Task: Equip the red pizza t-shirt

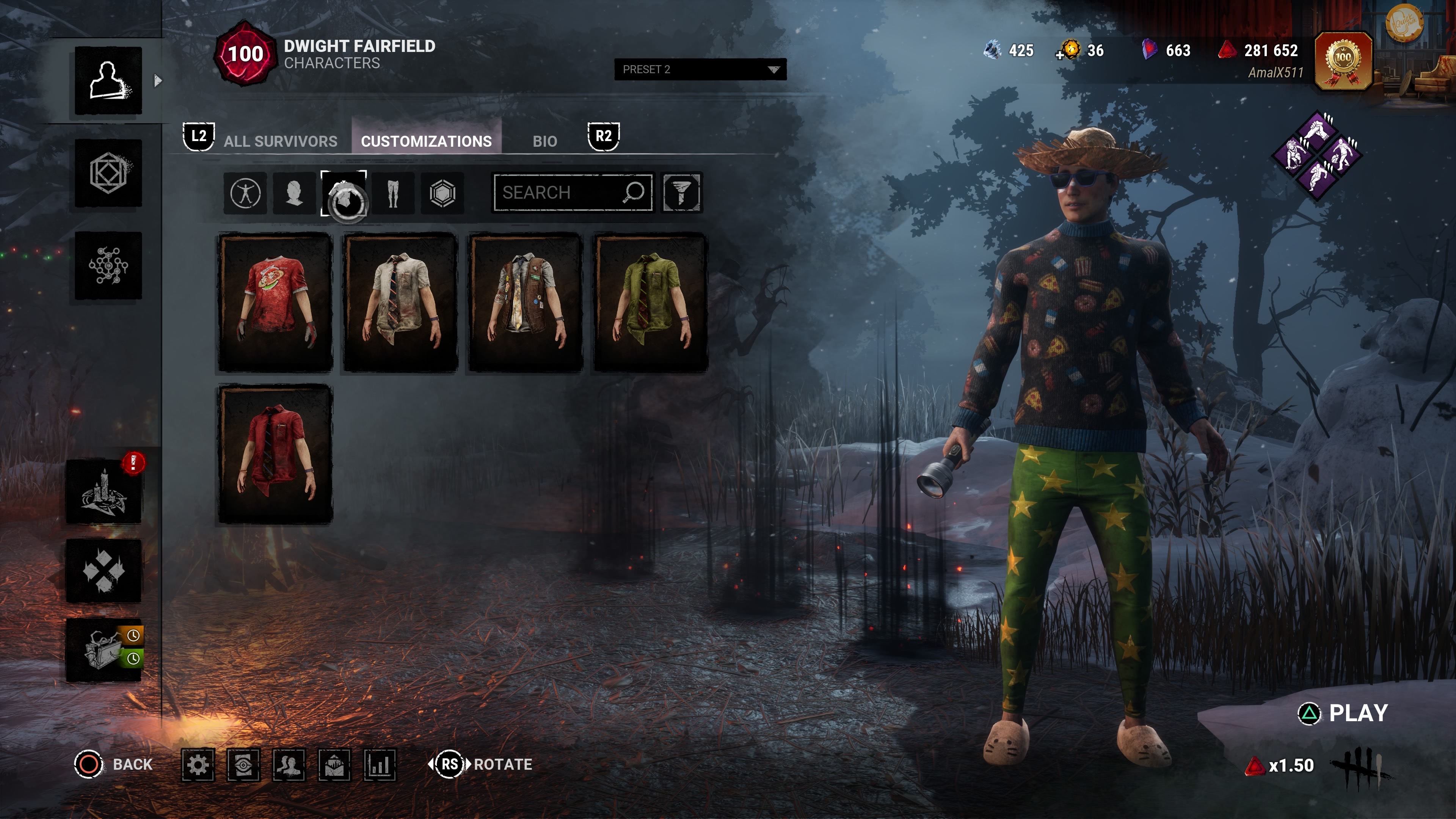Action: [x=275, y=303]
